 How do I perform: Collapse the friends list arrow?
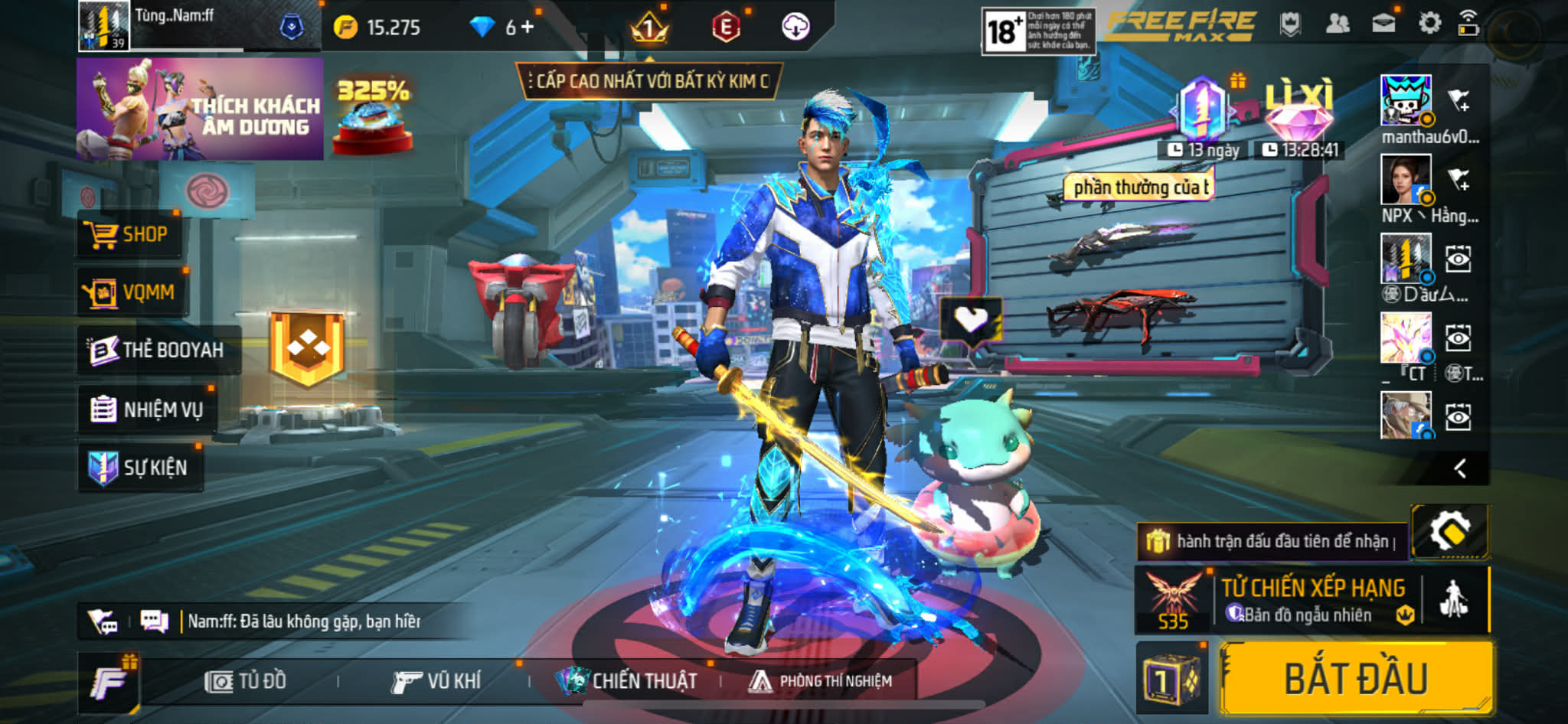point(1459,468)
